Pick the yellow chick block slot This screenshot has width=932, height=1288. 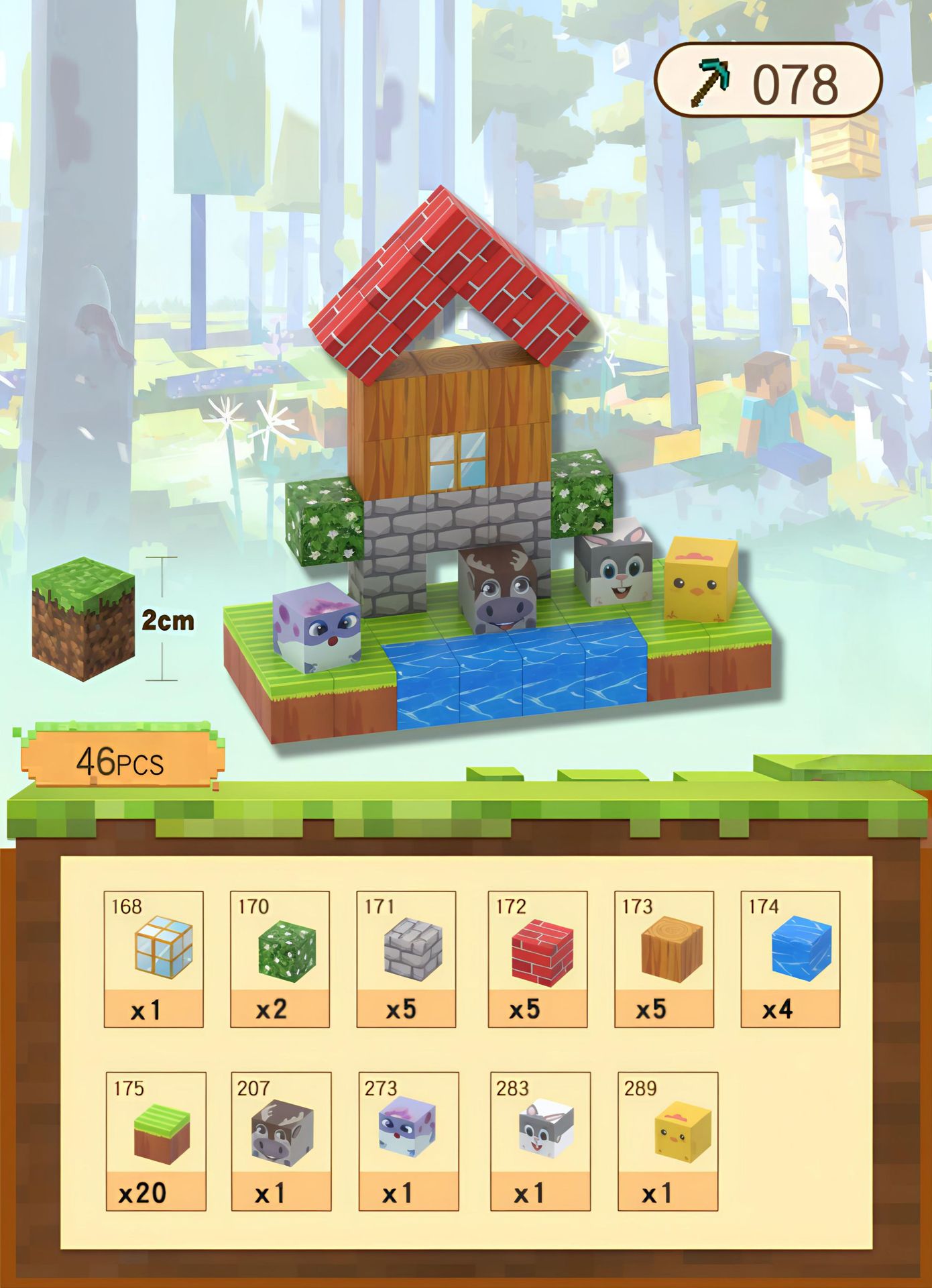click(668, 1141)
